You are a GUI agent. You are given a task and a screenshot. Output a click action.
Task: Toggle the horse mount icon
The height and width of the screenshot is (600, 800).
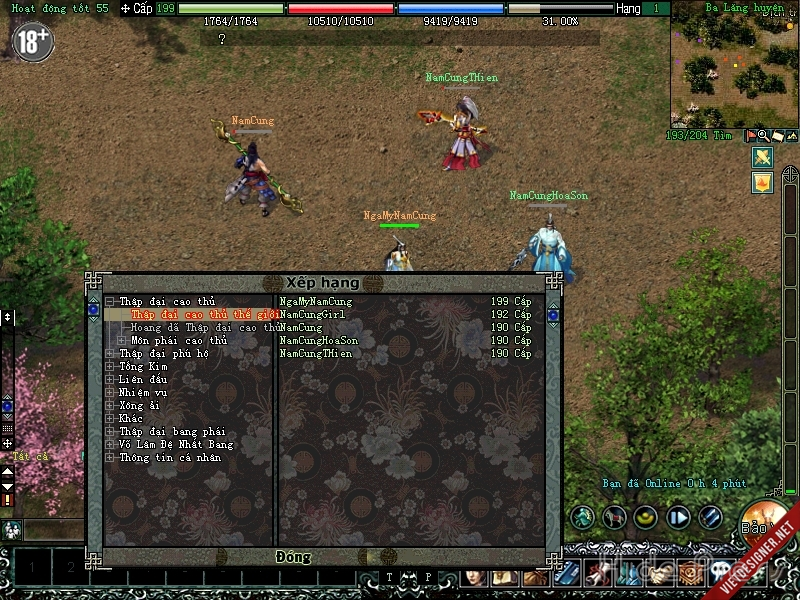[x=615, y=517]
